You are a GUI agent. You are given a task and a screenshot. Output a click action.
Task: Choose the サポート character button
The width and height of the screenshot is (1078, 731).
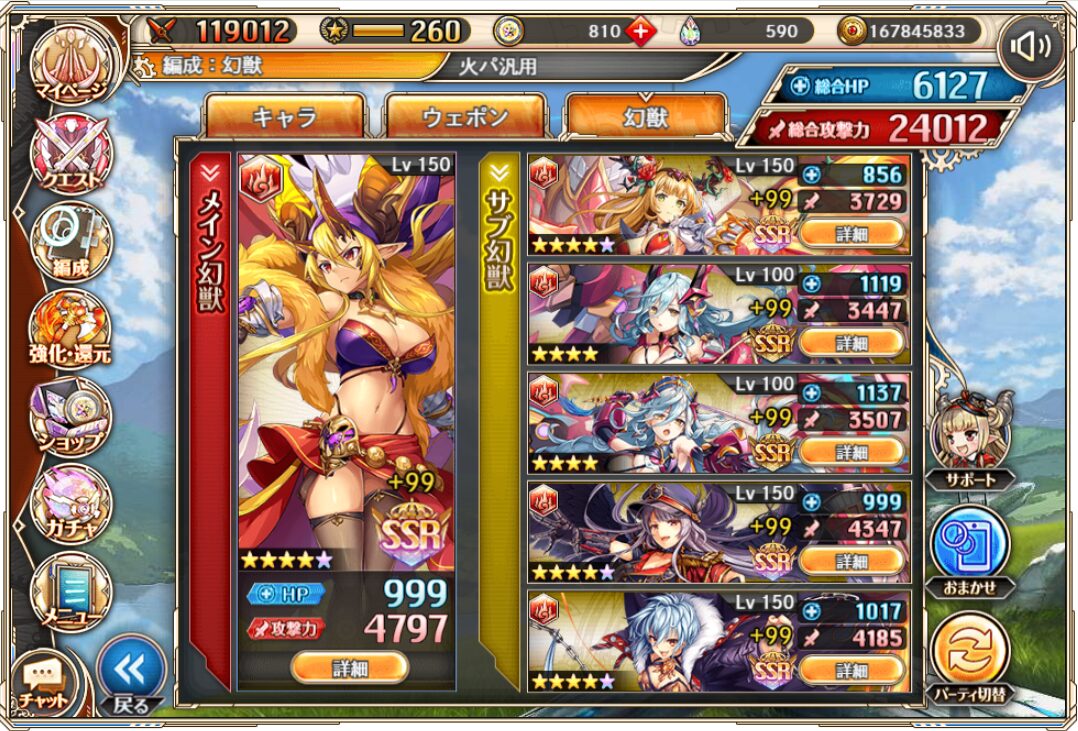click(970, 440)
